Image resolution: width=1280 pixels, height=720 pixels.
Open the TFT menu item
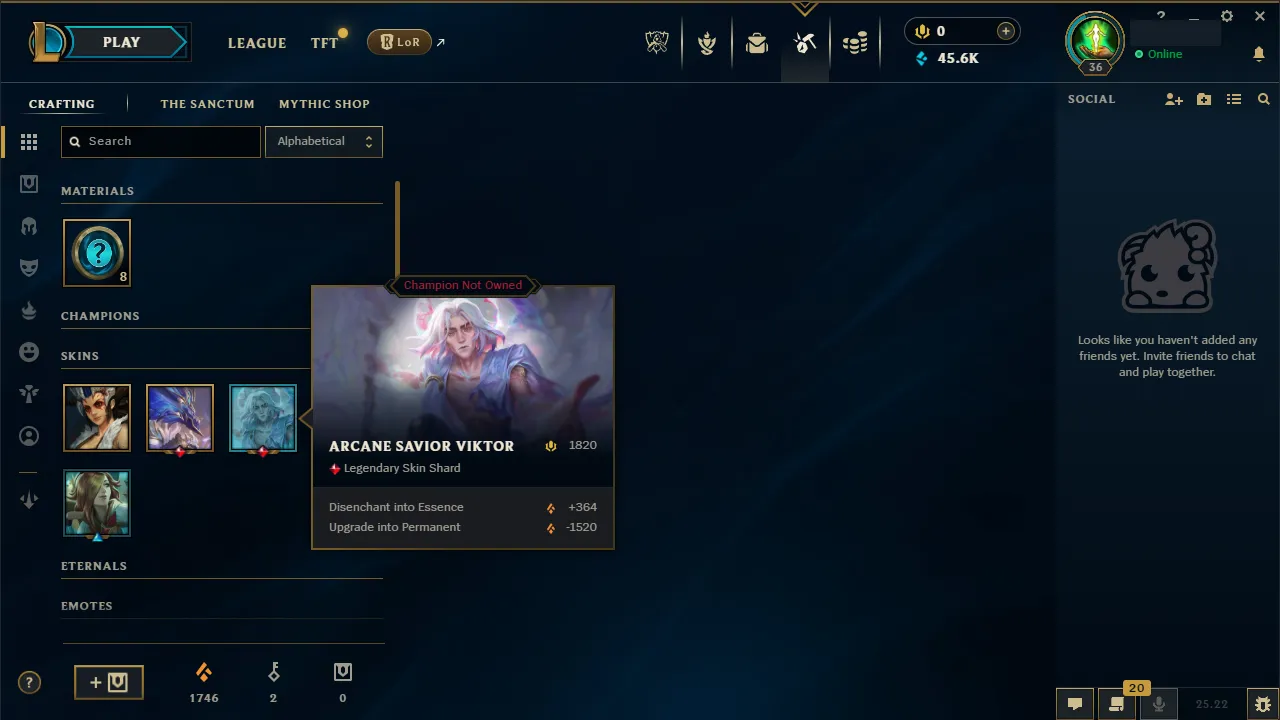tap(324, 43)
